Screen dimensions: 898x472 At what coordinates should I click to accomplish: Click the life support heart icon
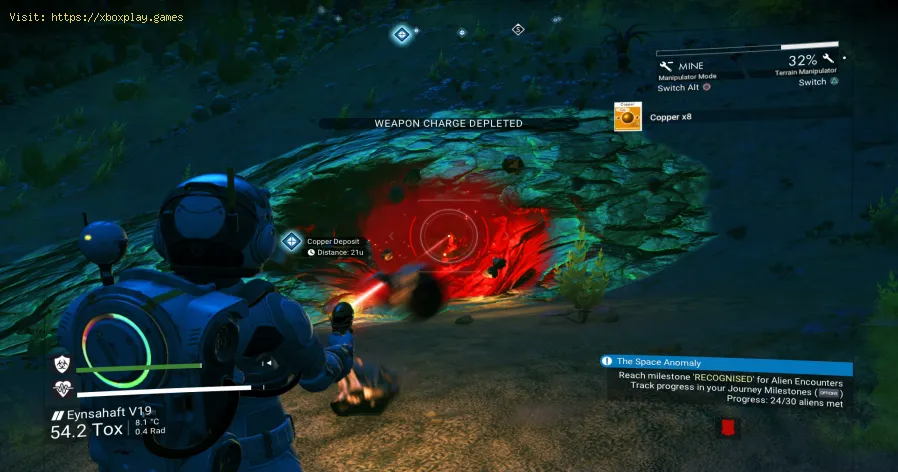point(62,389)
